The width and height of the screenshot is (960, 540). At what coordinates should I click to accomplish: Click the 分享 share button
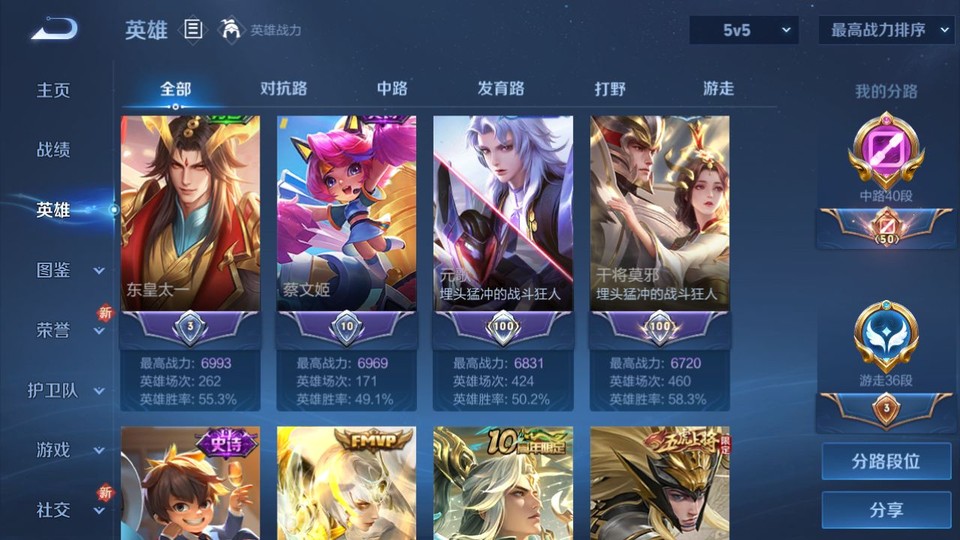[x=886, y=510]
